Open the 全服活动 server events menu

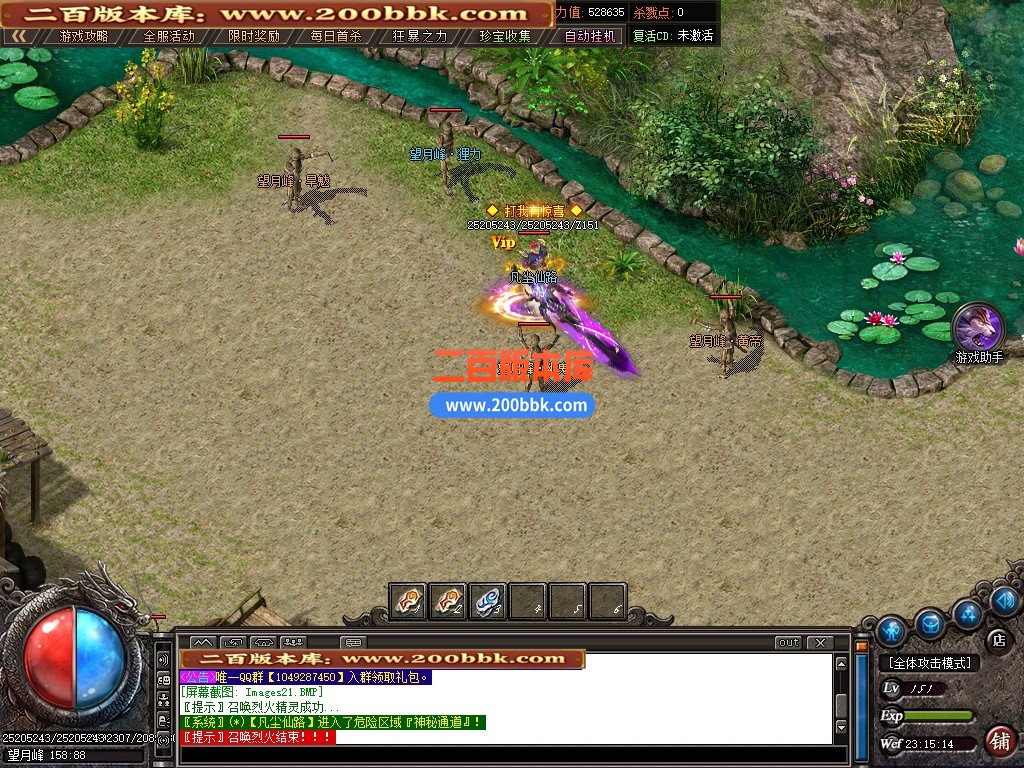click(168, 36)
